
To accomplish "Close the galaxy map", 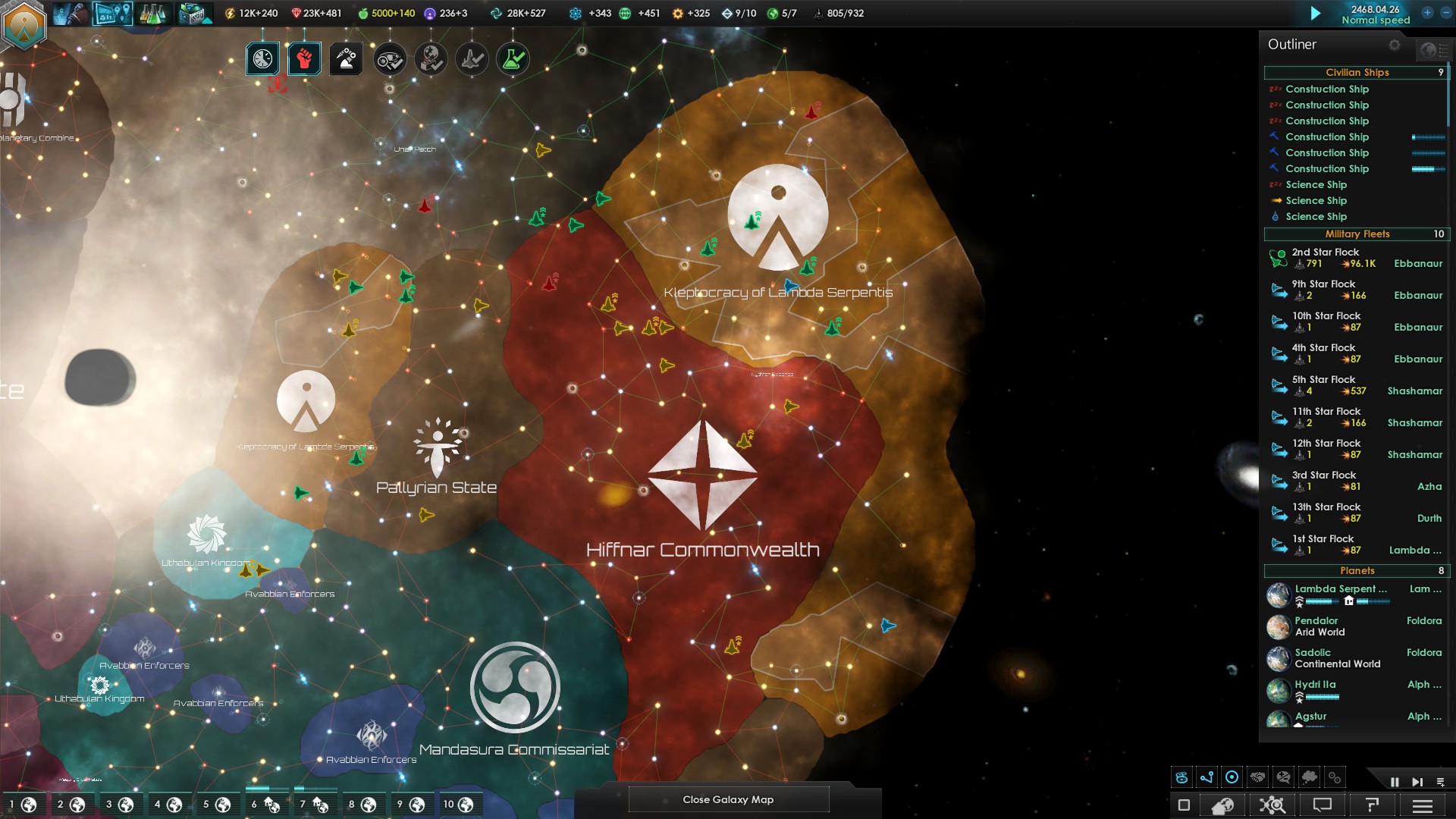I will [x=728, y=799].
